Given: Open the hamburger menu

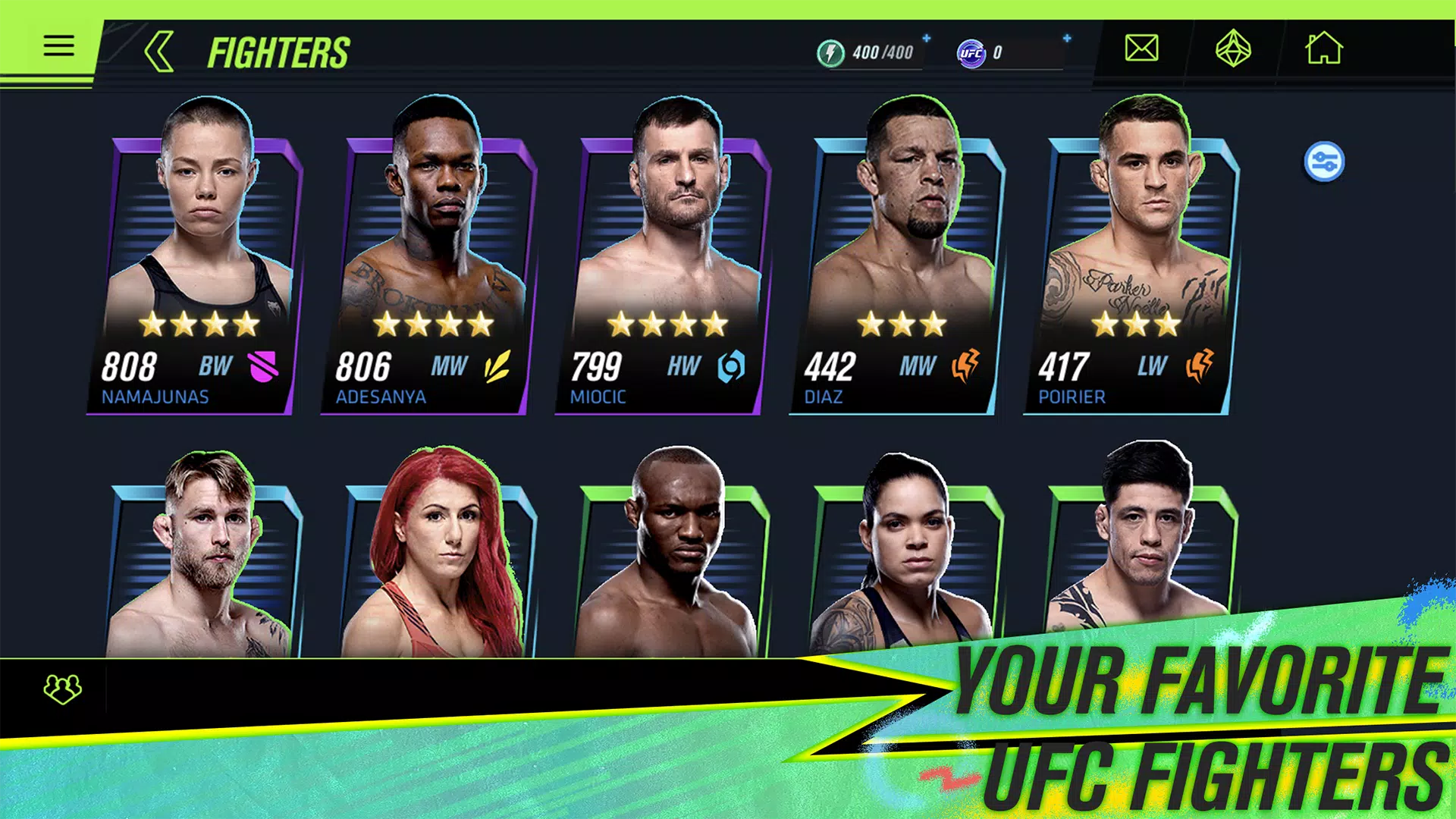Looking at the screenshot, I should [59, 45].
